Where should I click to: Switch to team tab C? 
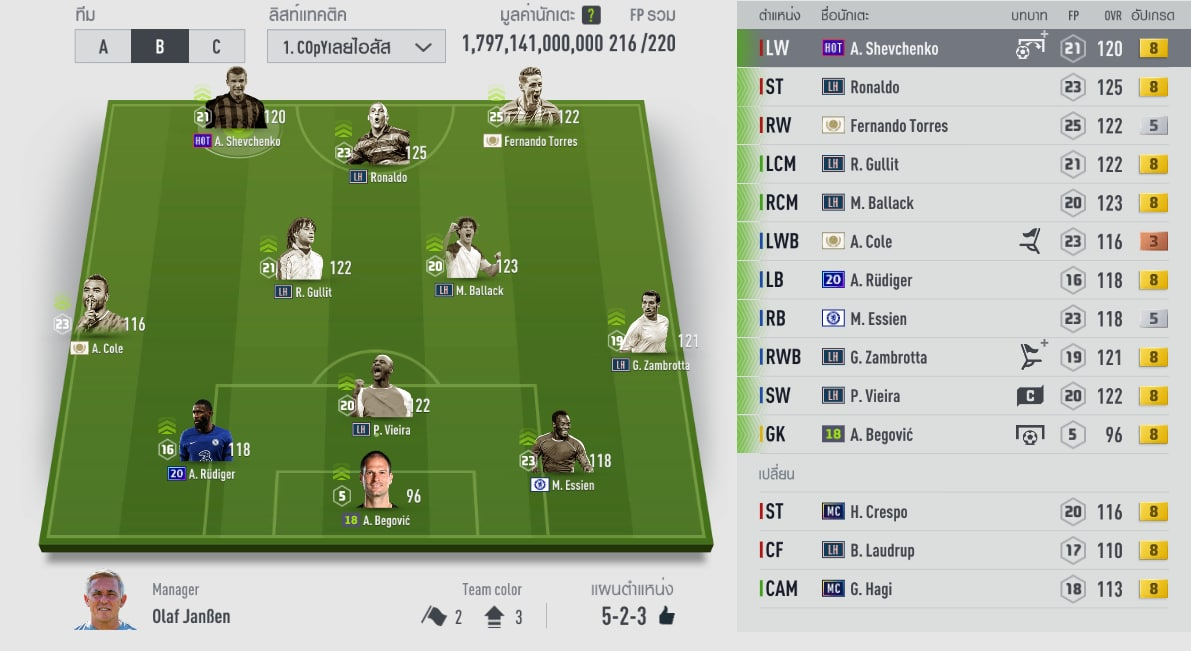pos(217,46)
